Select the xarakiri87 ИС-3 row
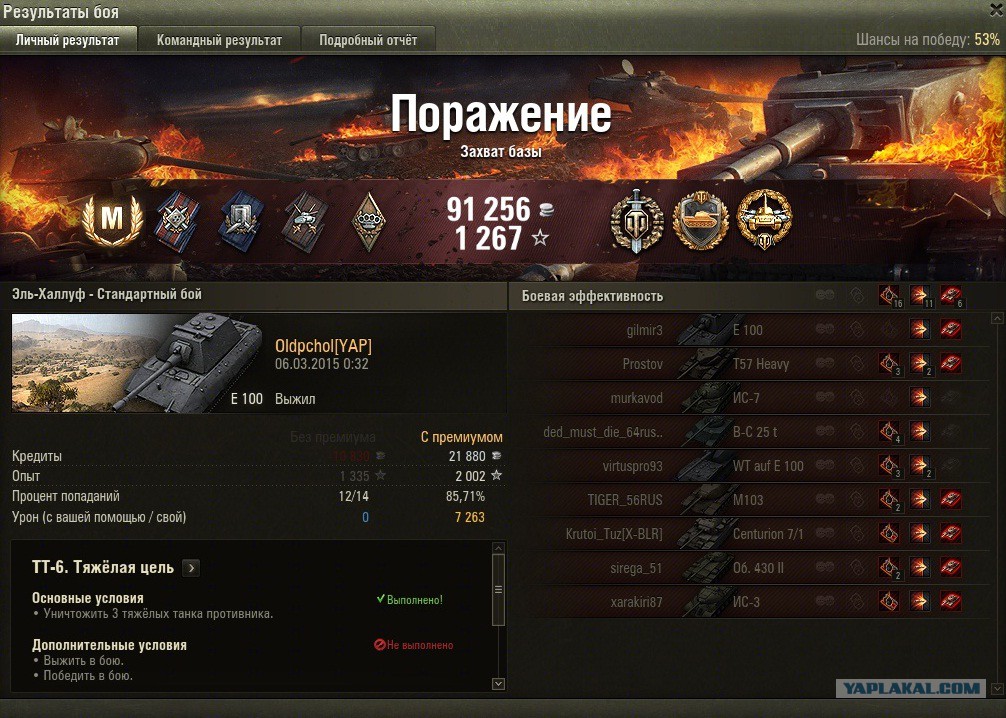The width and height of the screenshot is (1006, 718). (x=740, y=602)
